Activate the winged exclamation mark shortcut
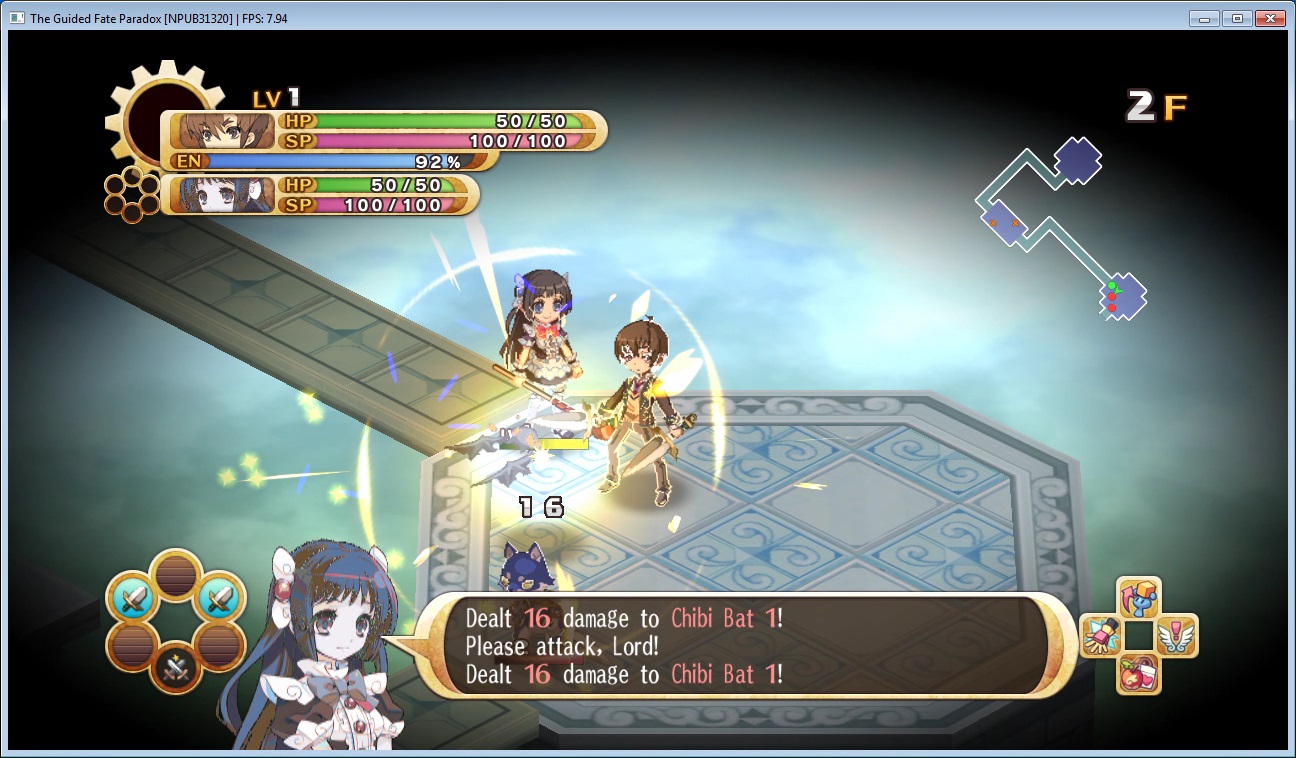 (1175, 636)
